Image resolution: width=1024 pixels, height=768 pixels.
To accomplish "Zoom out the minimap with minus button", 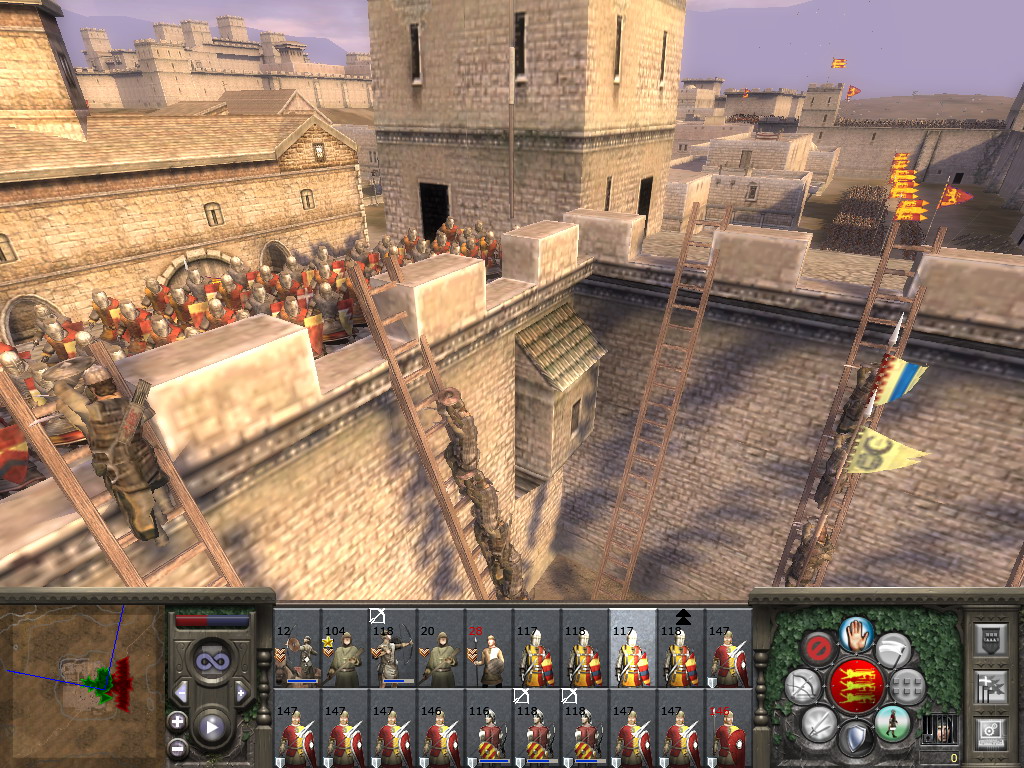I will click(x=177, y=747).
